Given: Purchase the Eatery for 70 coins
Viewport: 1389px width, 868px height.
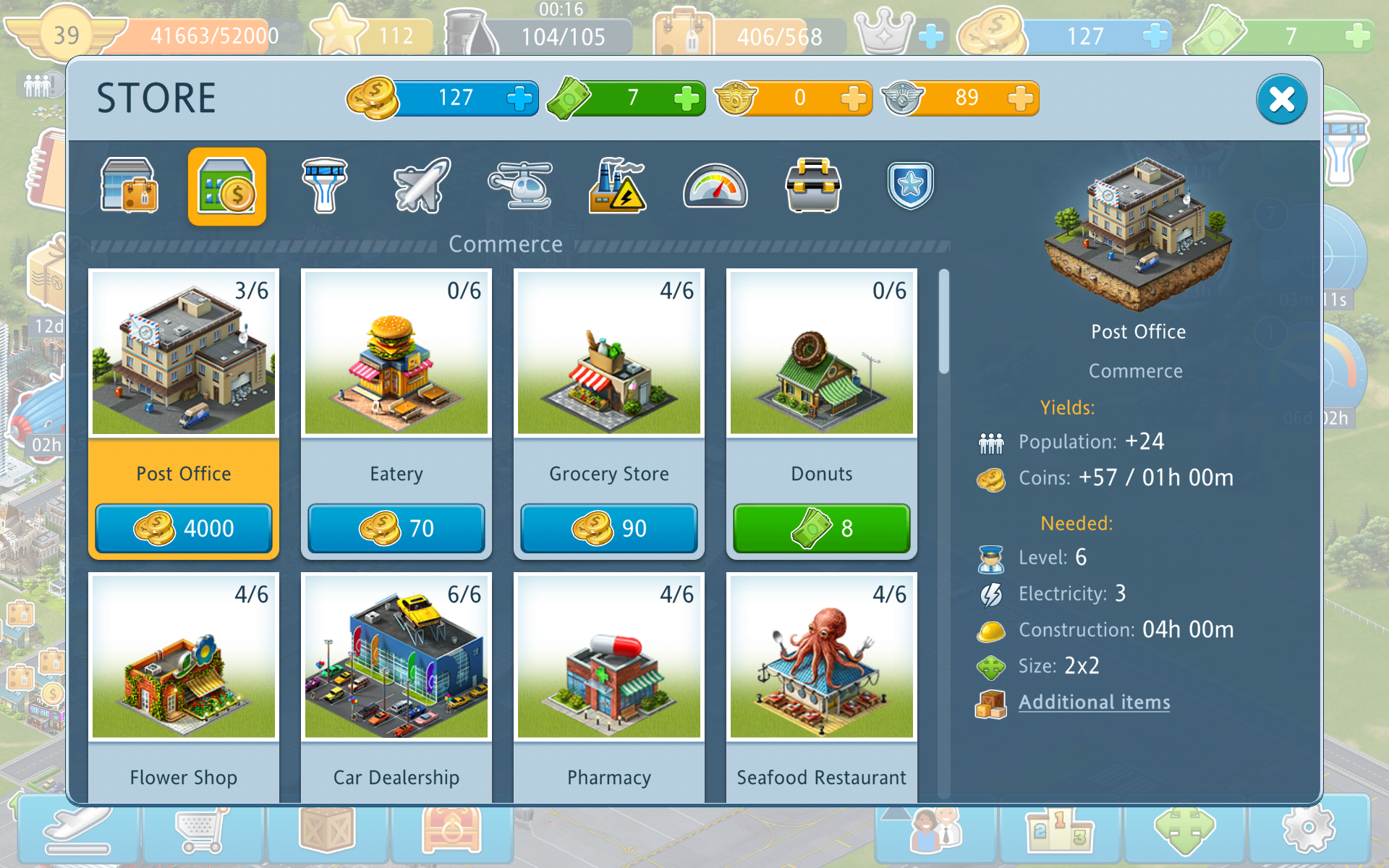Looking at the screenshot, I should tap(396, 529).
